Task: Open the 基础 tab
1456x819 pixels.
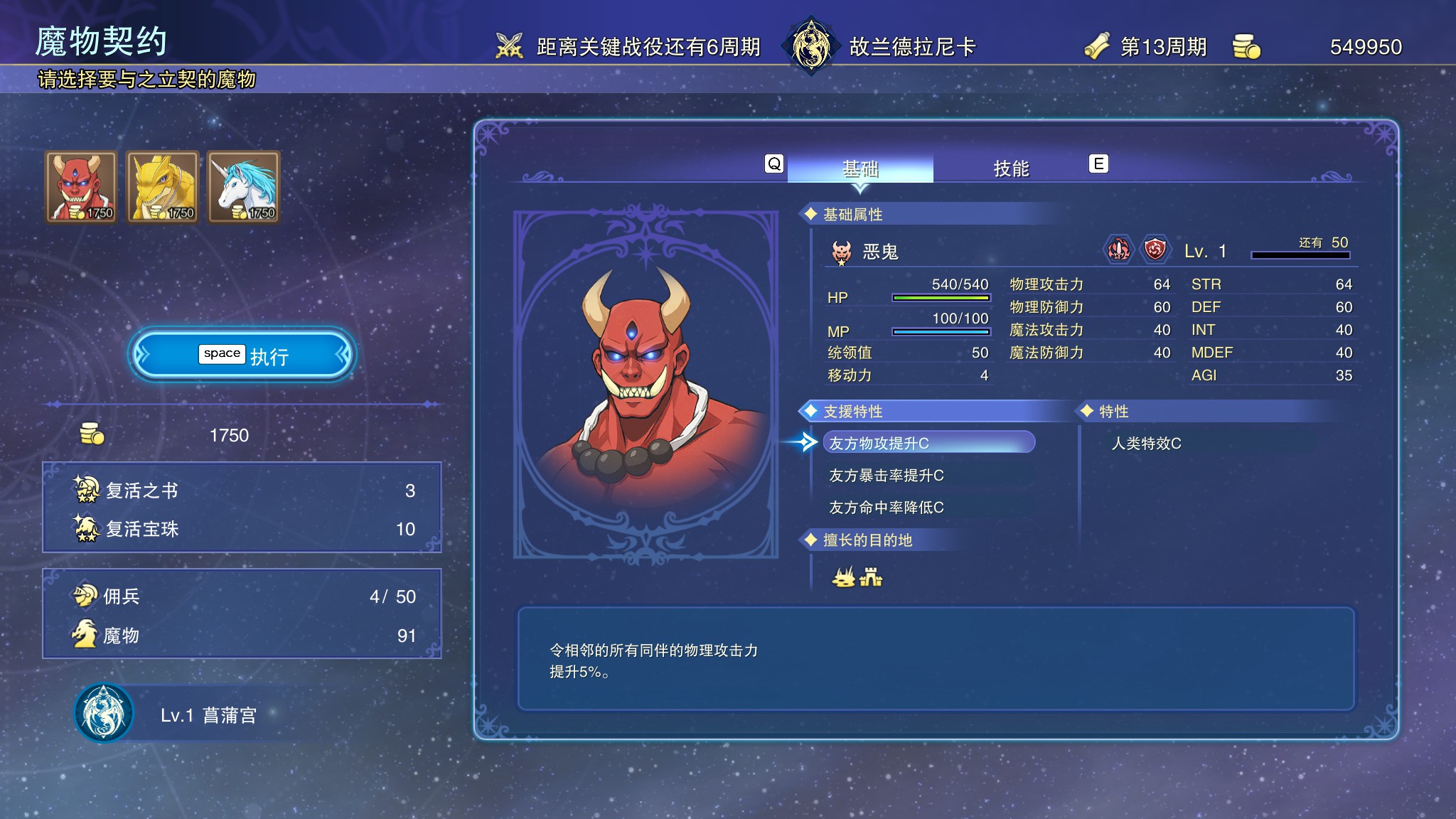Action: (860, 168)
